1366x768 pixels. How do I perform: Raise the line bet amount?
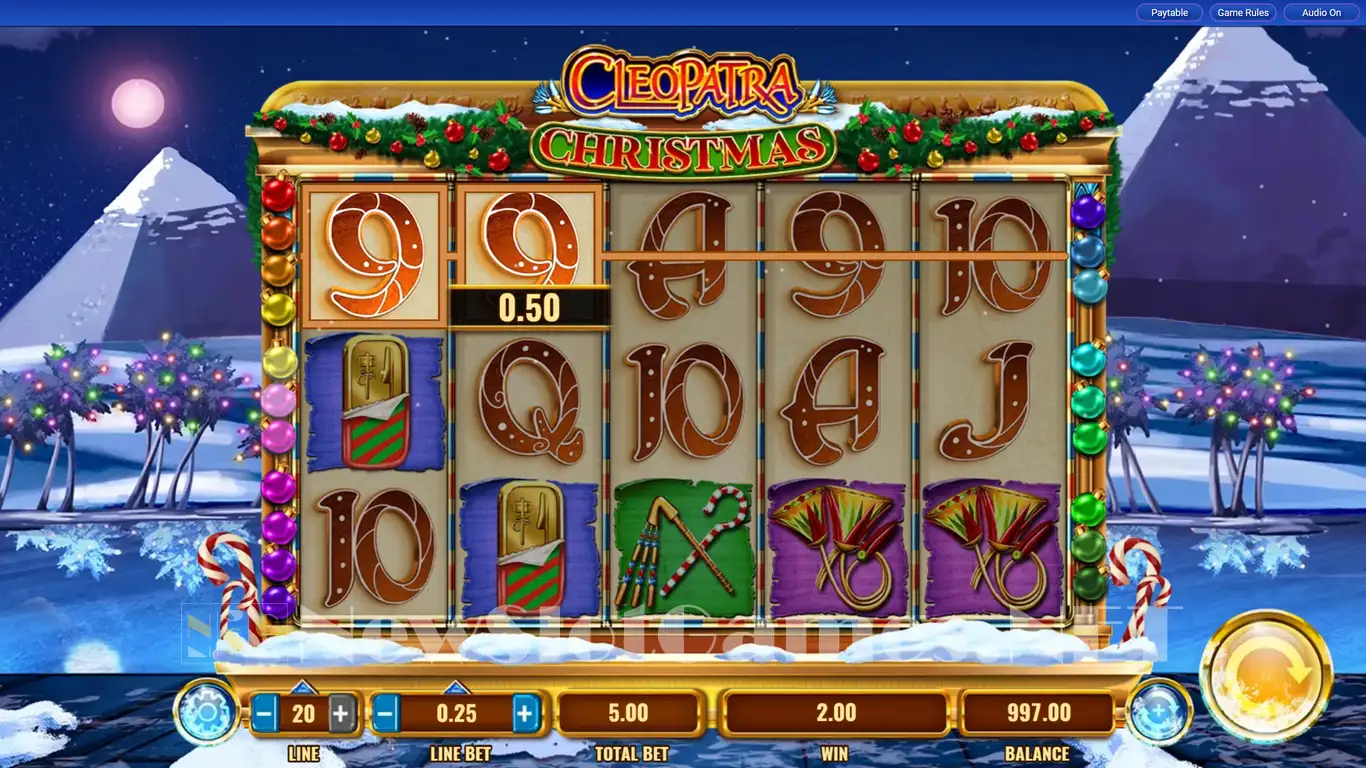526,714
